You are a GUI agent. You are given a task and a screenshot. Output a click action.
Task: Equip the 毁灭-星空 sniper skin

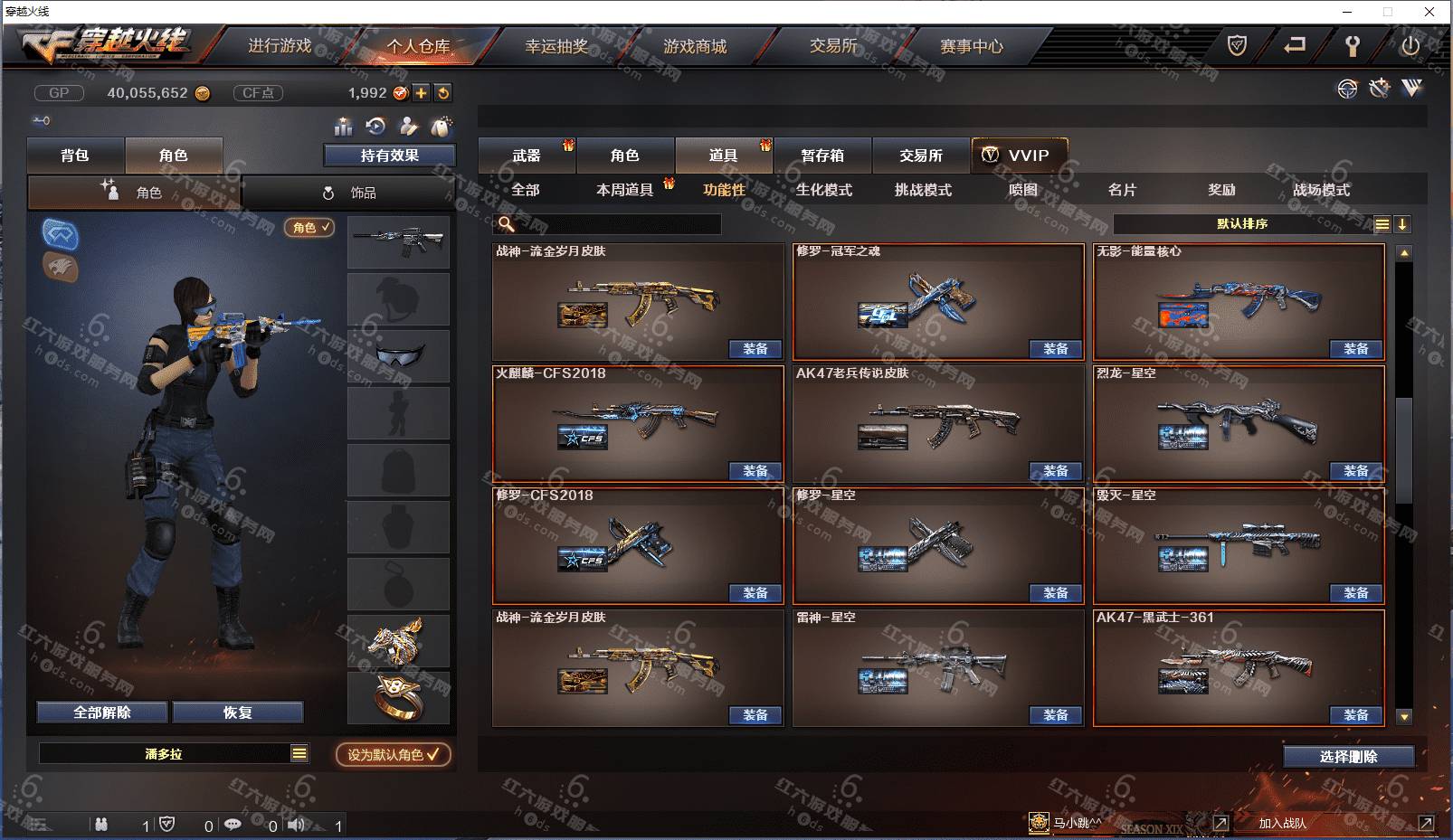pyautogui.click(x=1355, y=593)
